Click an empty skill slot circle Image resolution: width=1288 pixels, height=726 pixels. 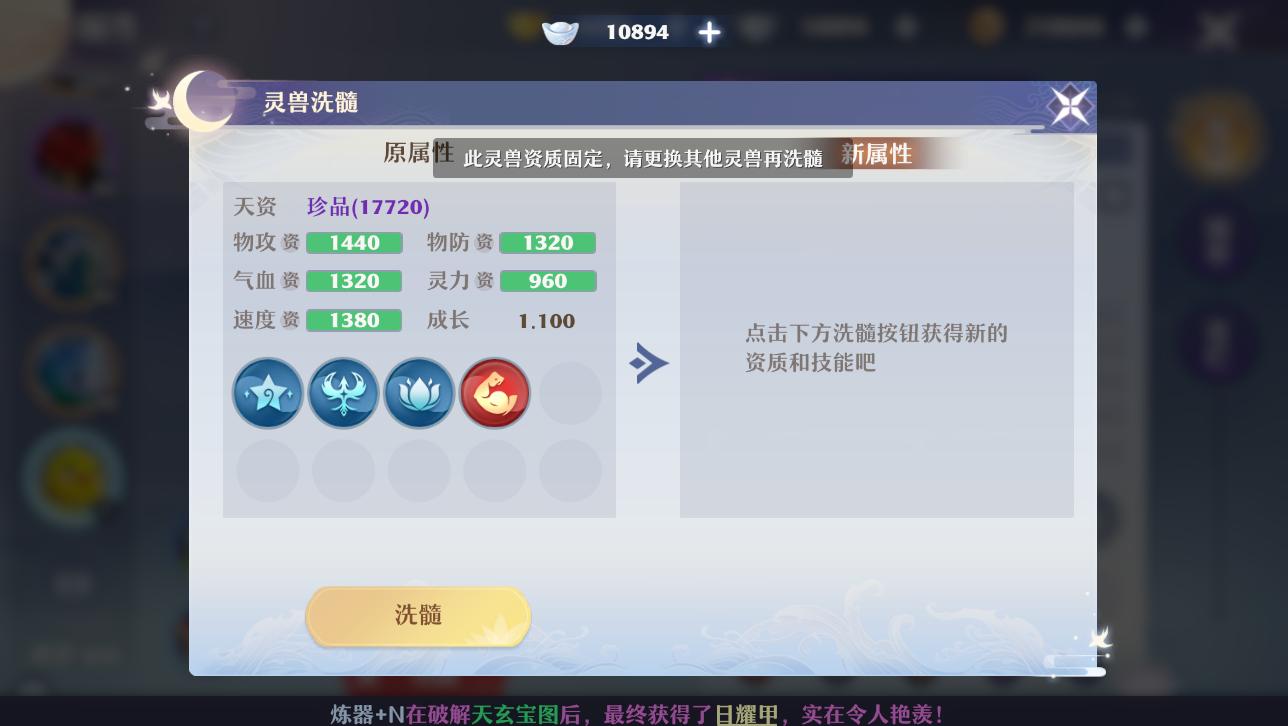pos(570,392)
